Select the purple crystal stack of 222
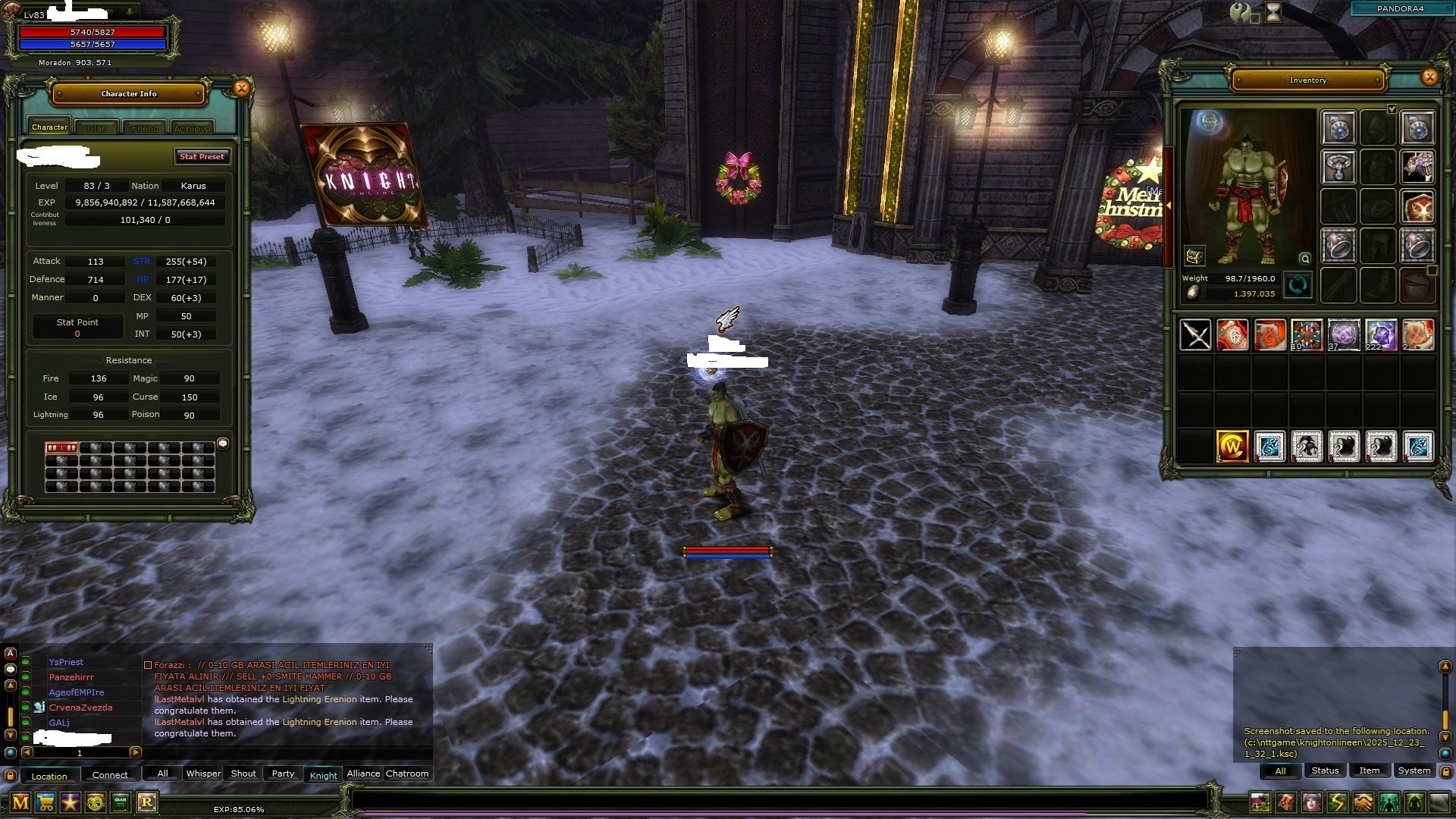 tap(1380, 334)
